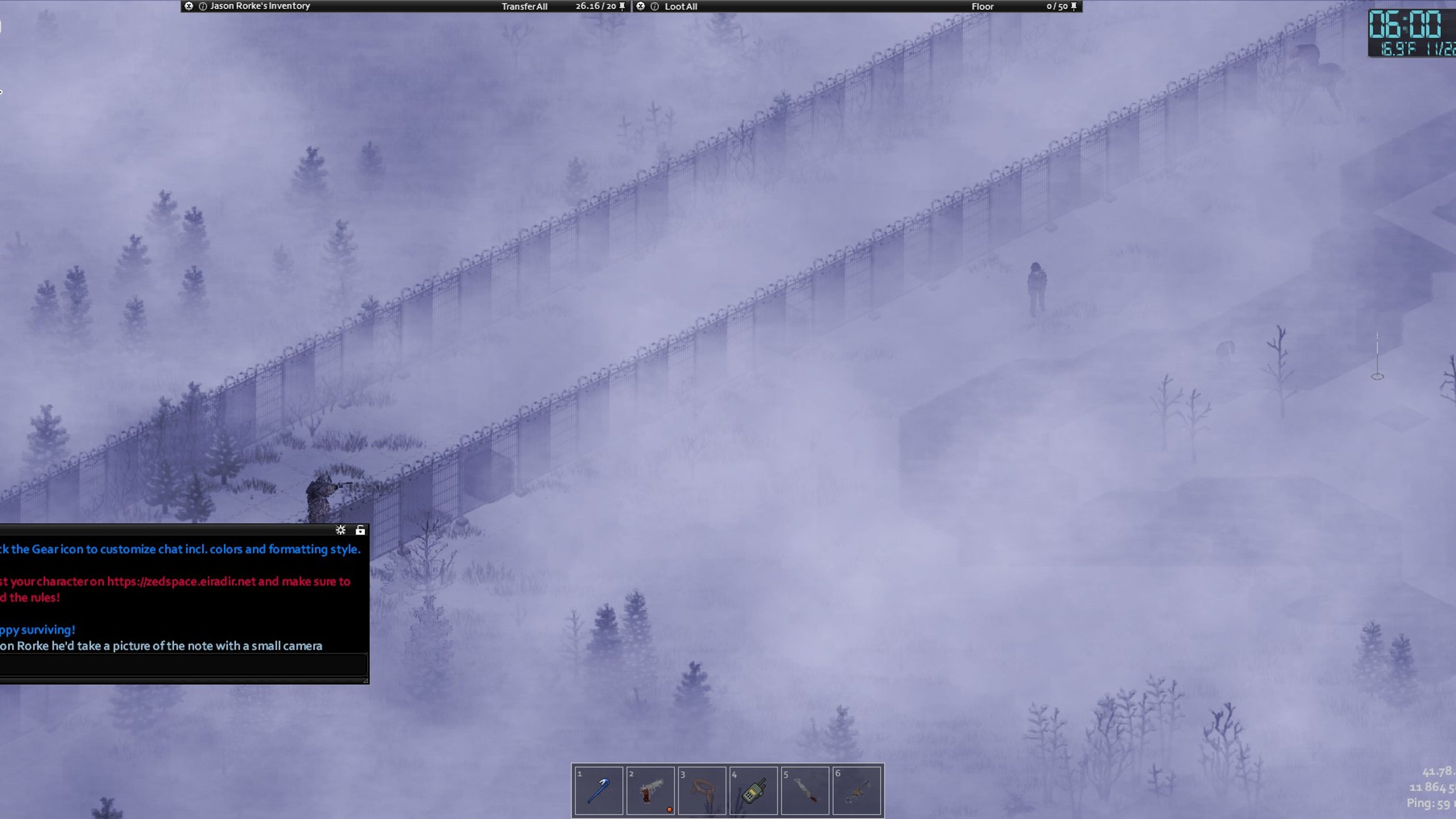
Task: Click the Loot All button
Action: pyautogui.click(x=681, y=6)
